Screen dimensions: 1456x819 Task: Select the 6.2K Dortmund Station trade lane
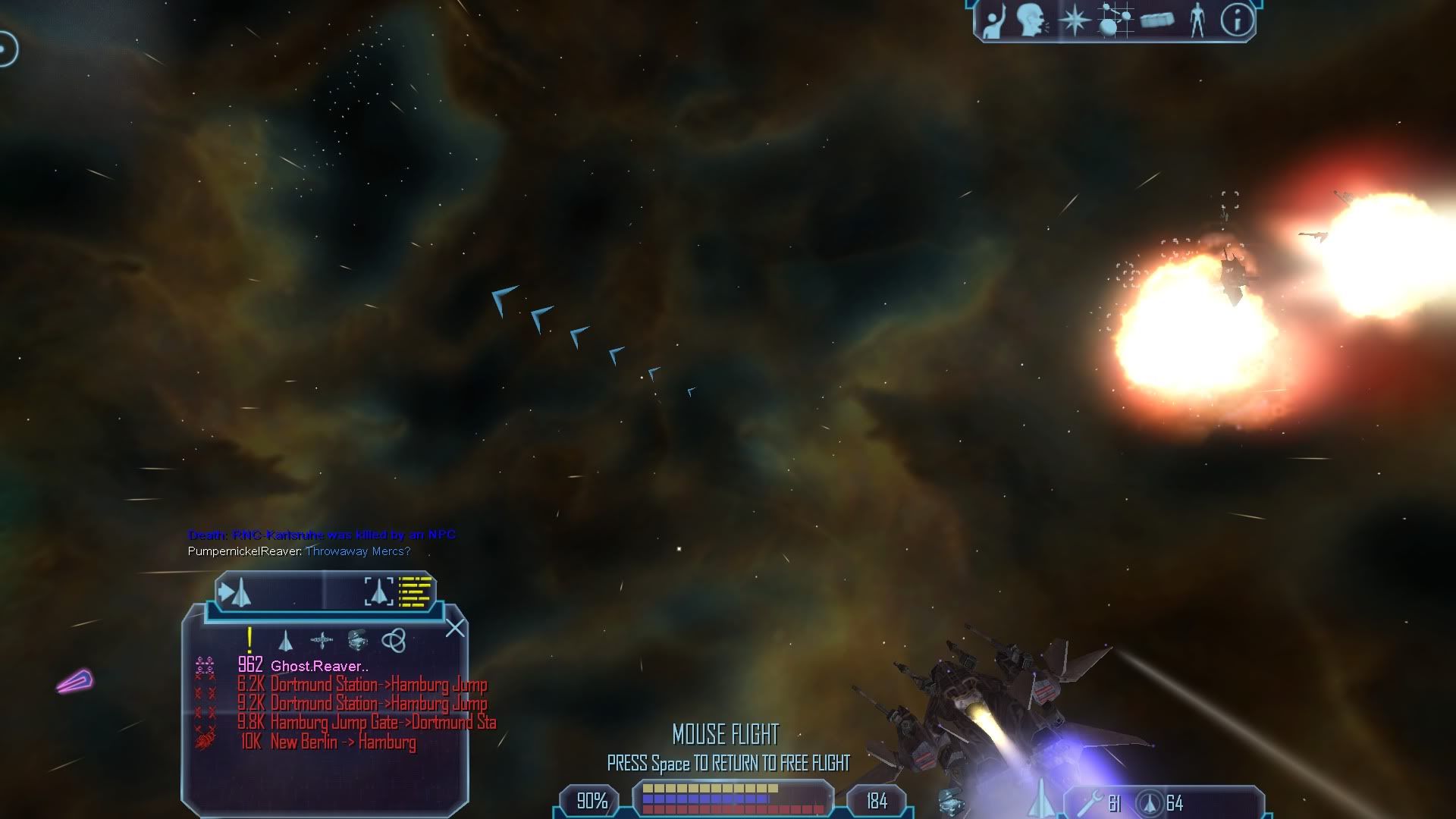tap(378, 686)
